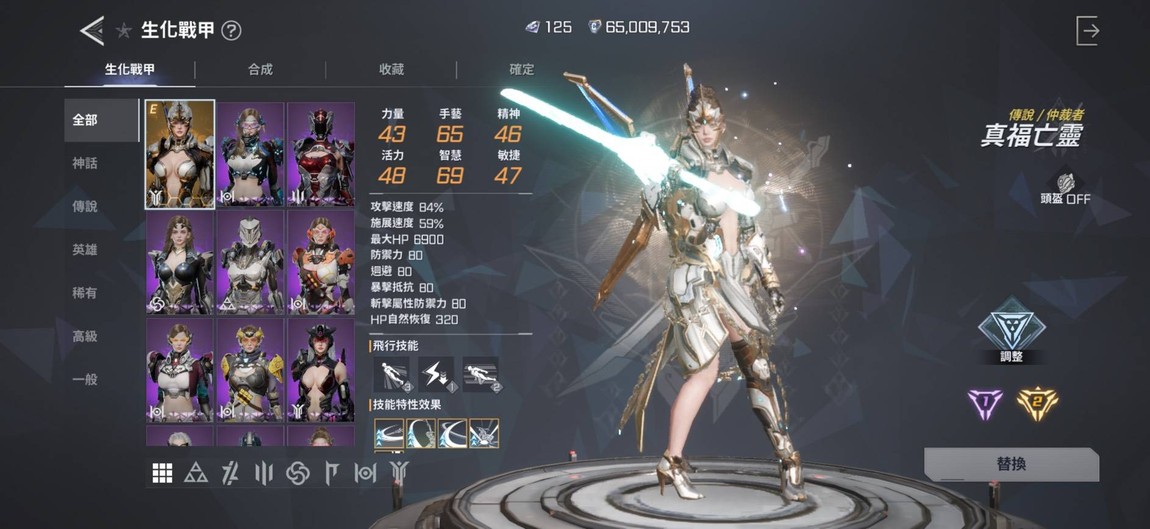Click the 替換 replace button
1150x529 pixels.
1010,465
